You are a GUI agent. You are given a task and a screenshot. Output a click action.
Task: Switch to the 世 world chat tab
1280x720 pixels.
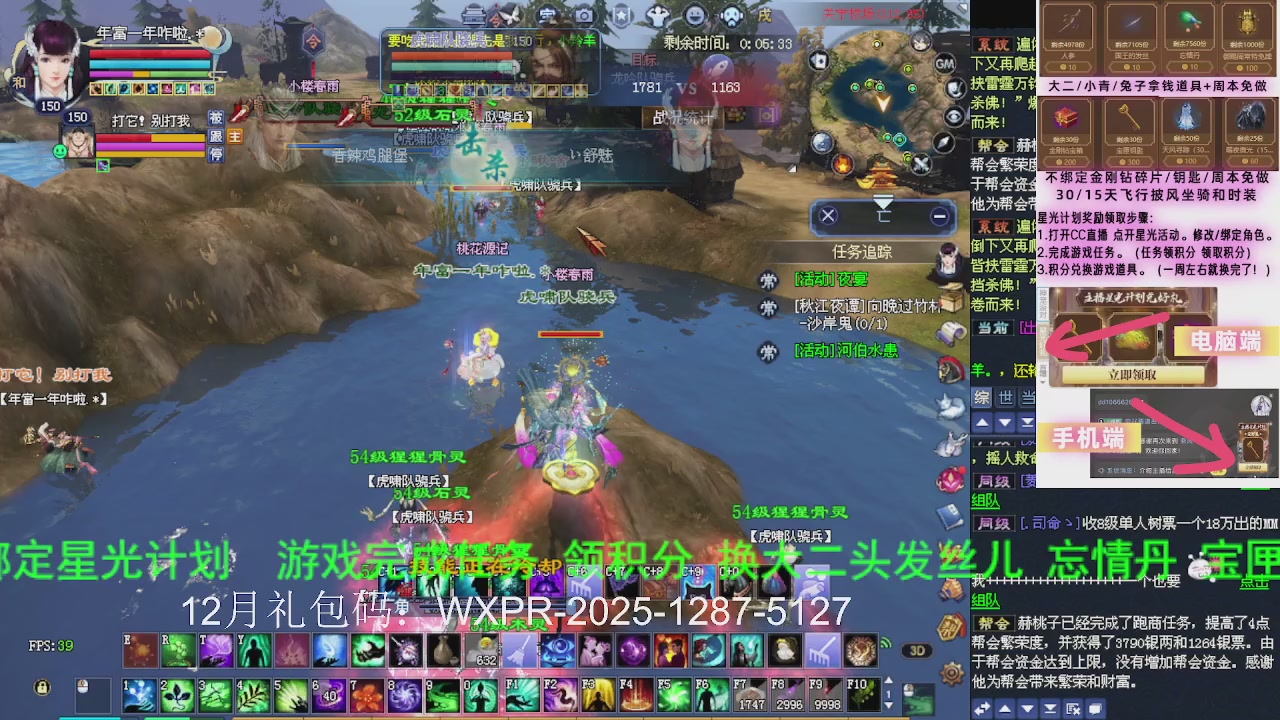[1004, 398]
